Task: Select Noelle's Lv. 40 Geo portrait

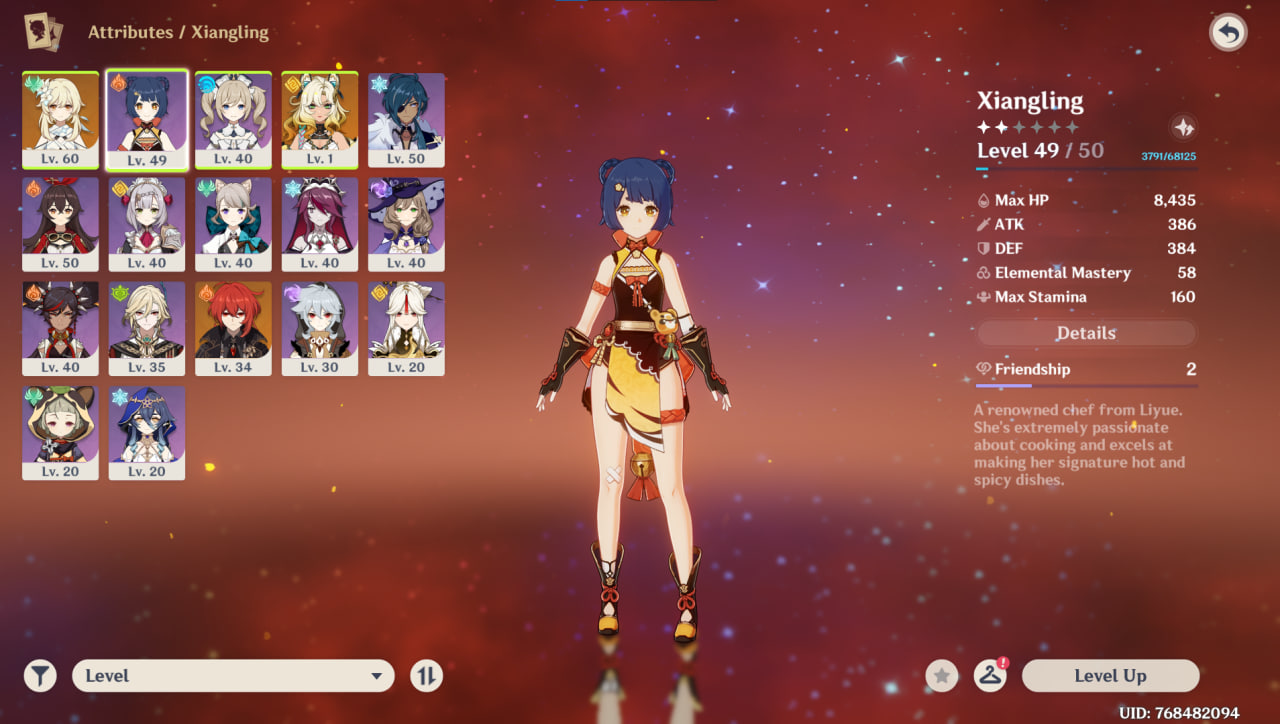Action: (x=147, y=223)
